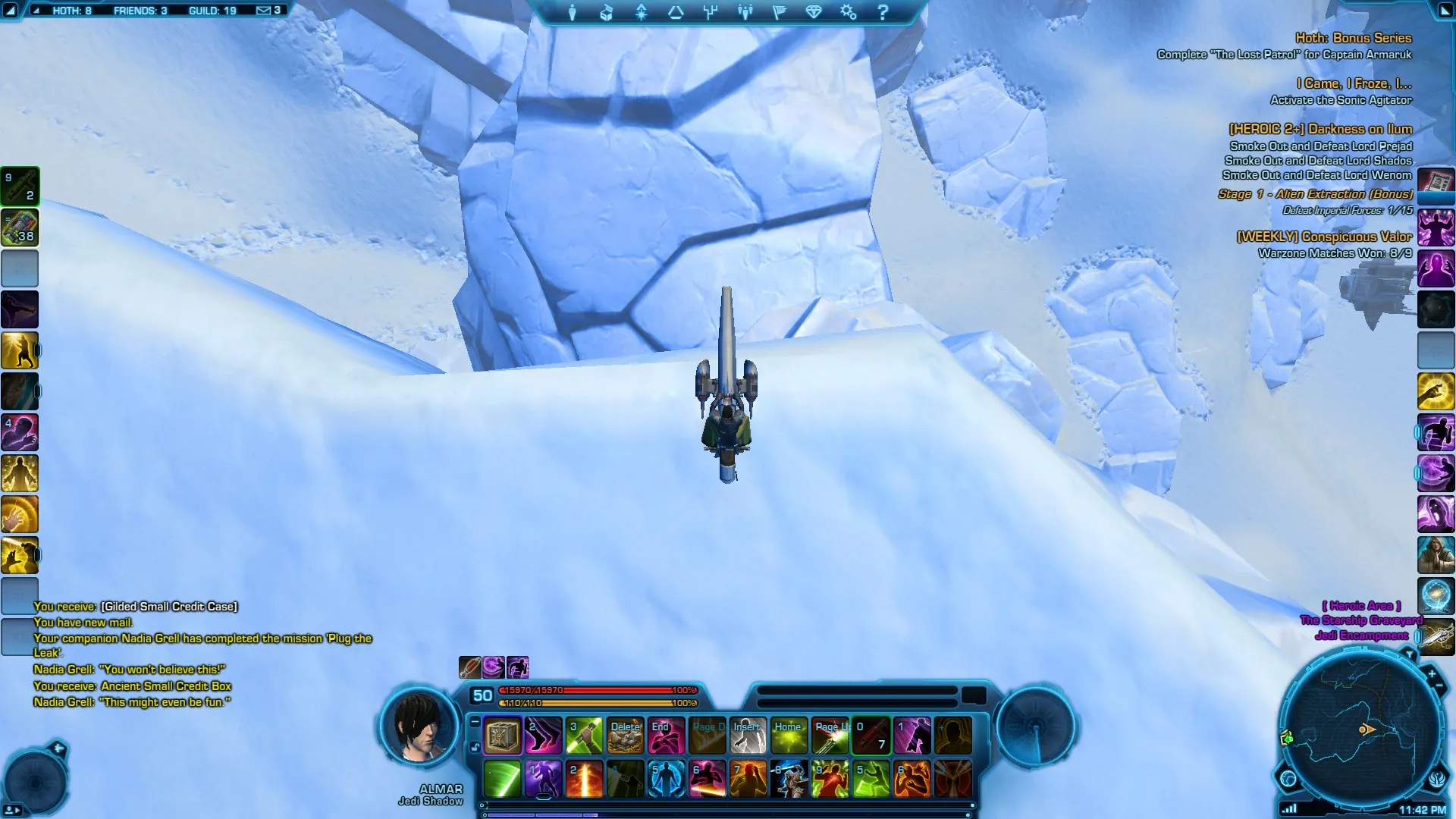Open the Cartel Market diamond icon
Screen dimensions: 1456x819
tap(814, 13)
